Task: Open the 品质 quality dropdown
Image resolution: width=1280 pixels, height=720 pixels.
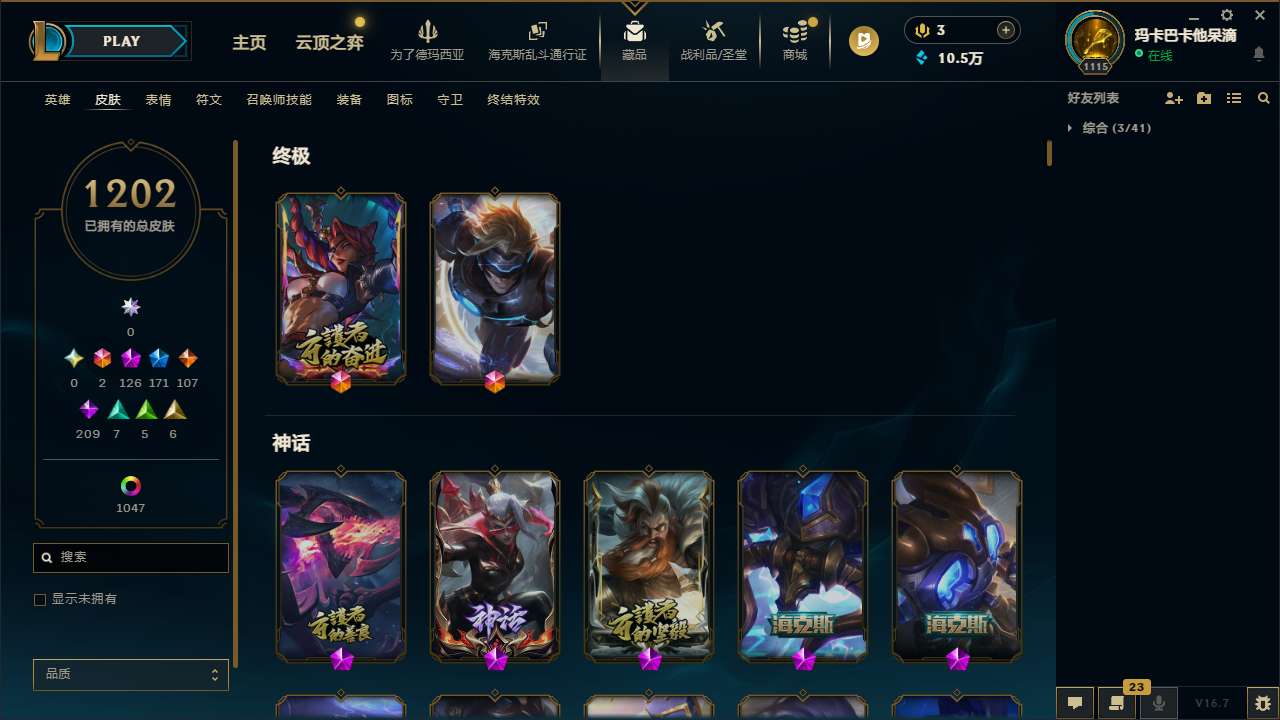Action: tap(130, 674)
